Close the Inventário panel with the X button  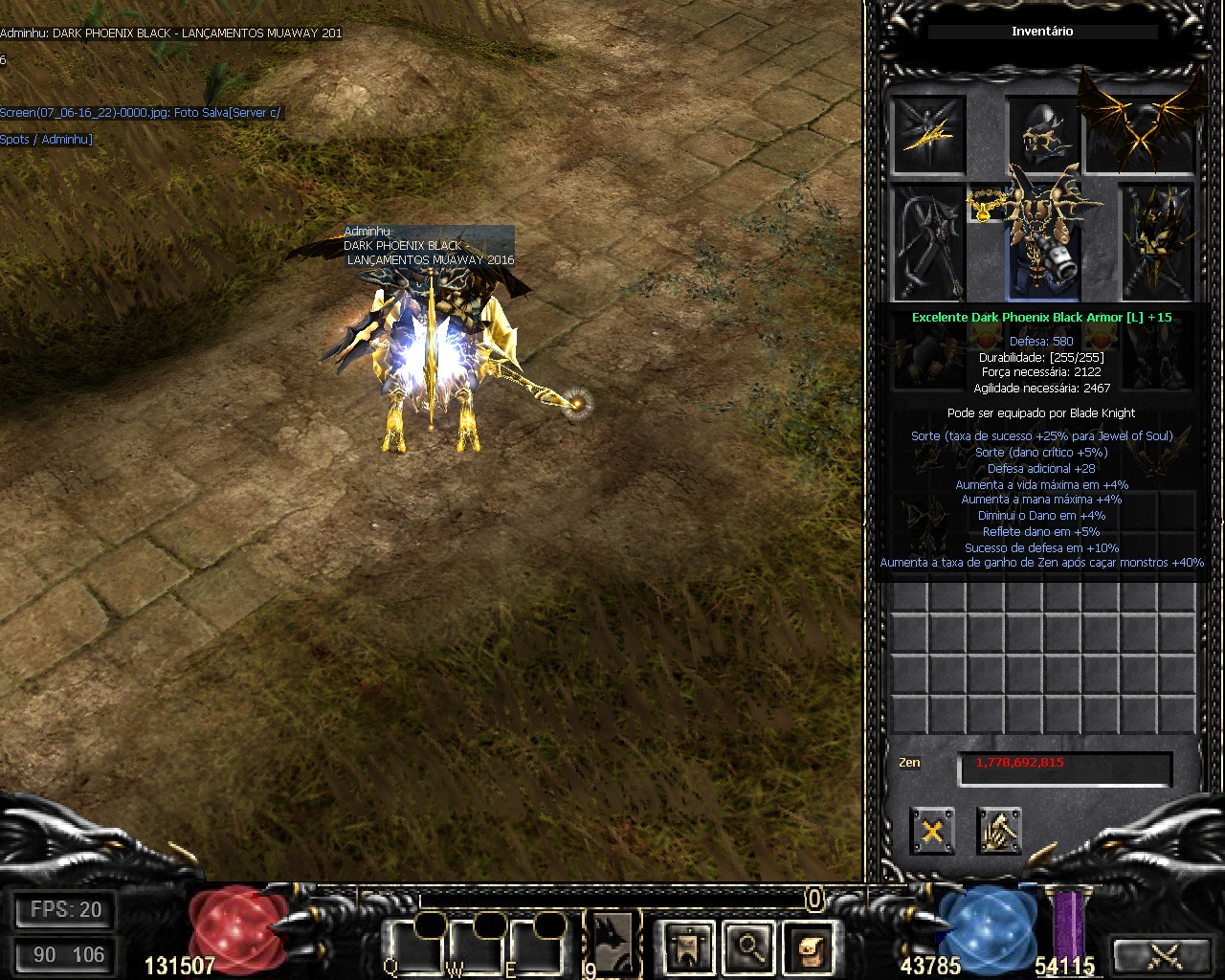point(931,831)
